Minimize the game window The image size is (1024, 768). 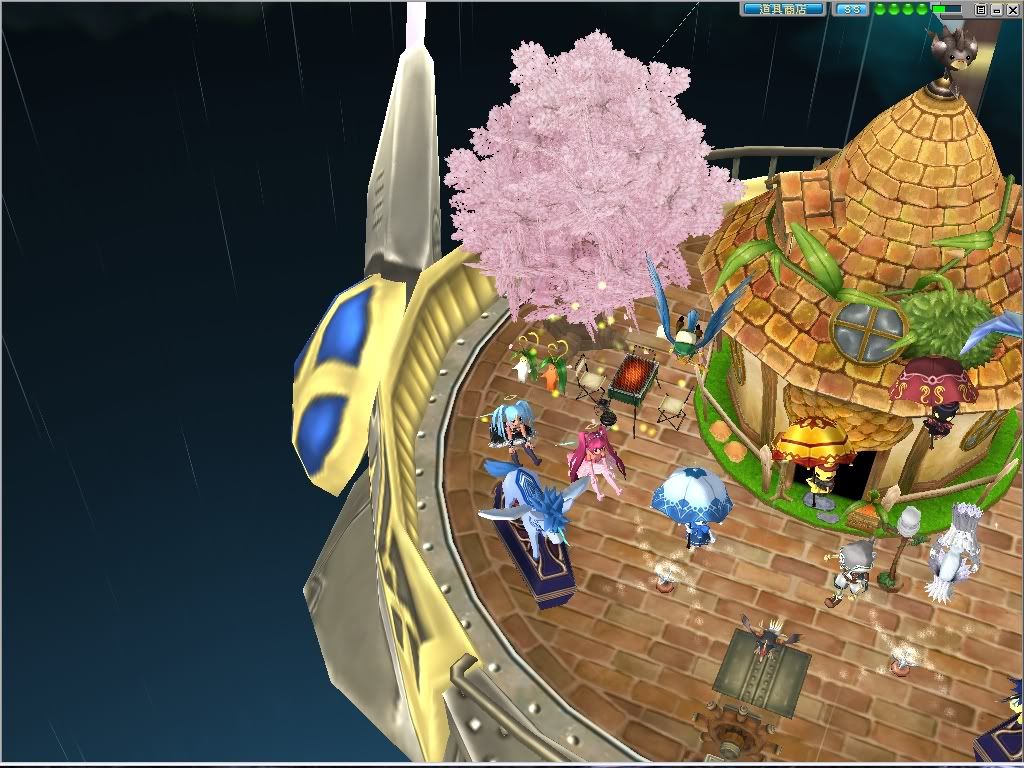[x=997, y=9]
